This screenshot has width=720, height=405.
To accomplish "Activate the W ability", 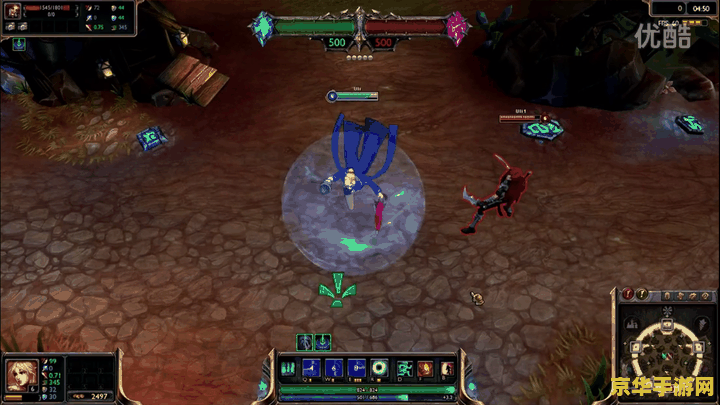I will 334,367.
